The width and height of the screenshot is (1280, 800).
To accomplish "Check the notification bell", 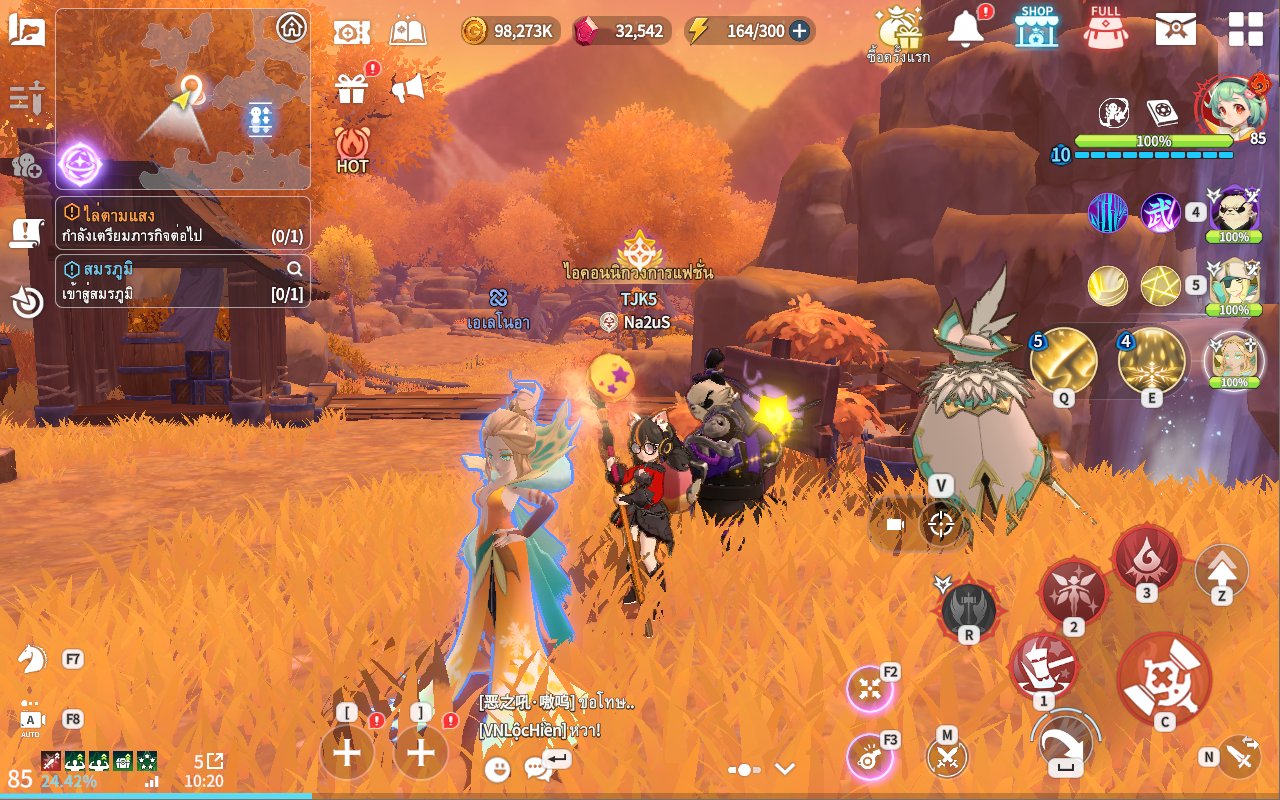I will pos(966,29).
